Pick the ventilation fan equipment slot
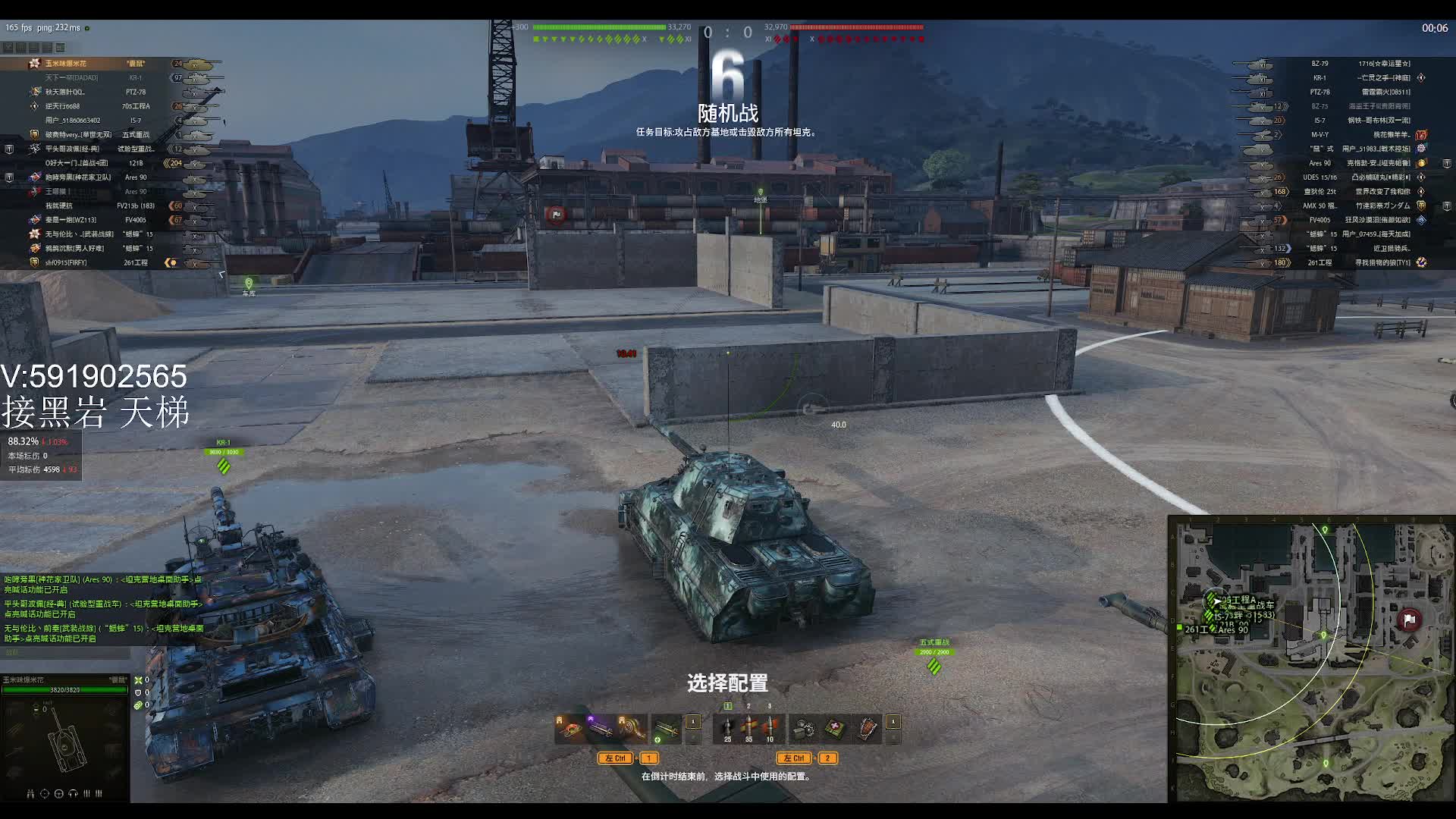 tap(632, 729)
